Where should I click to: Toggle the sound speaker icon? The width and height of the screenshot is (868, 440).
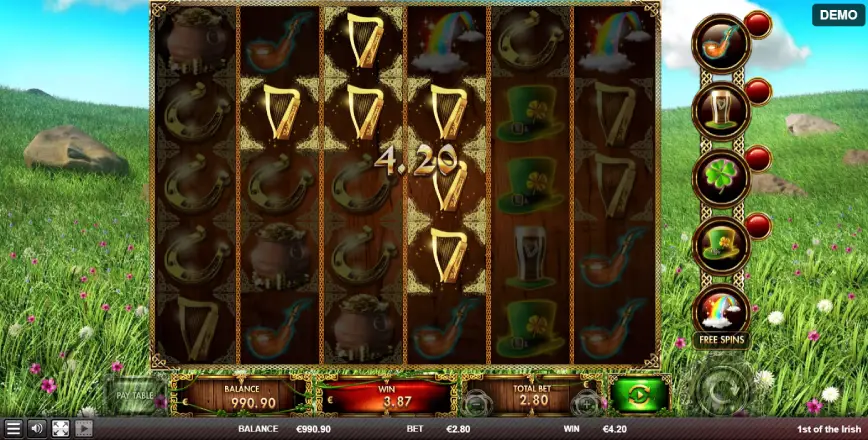pos(37,429)
